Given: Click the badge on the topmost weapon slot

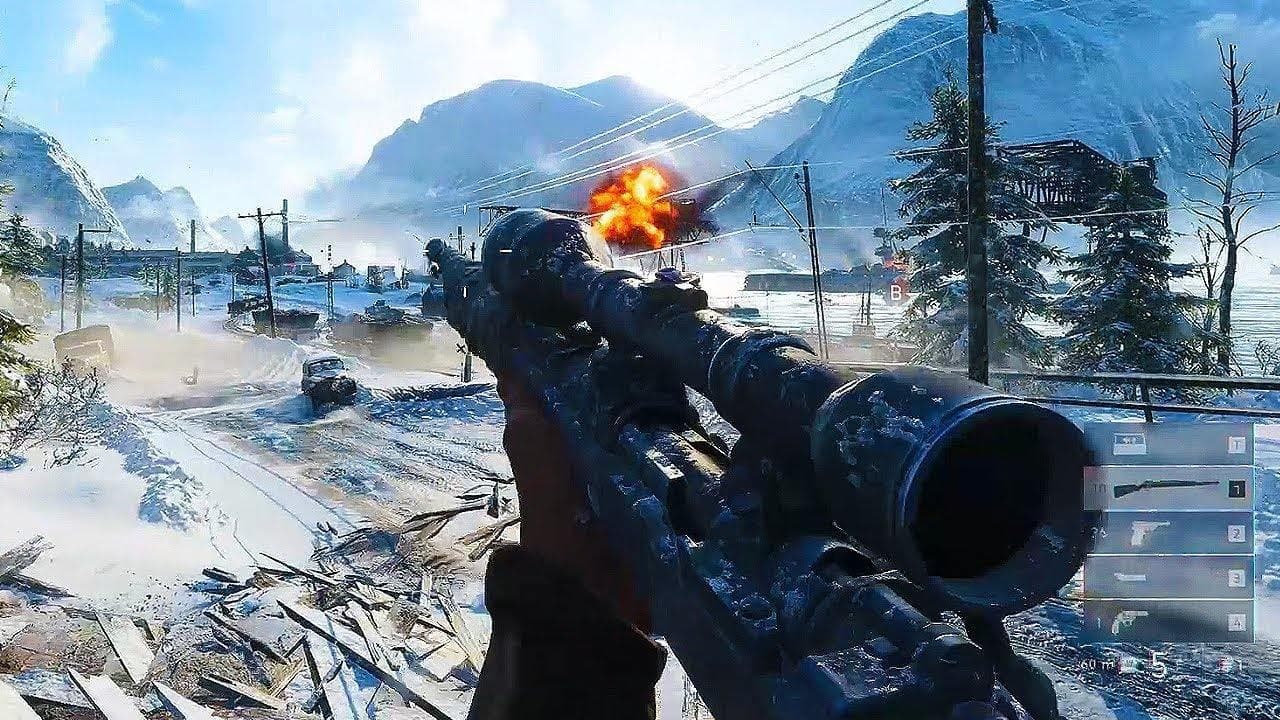Looking at the screenshot, I should click(1236, 441).
